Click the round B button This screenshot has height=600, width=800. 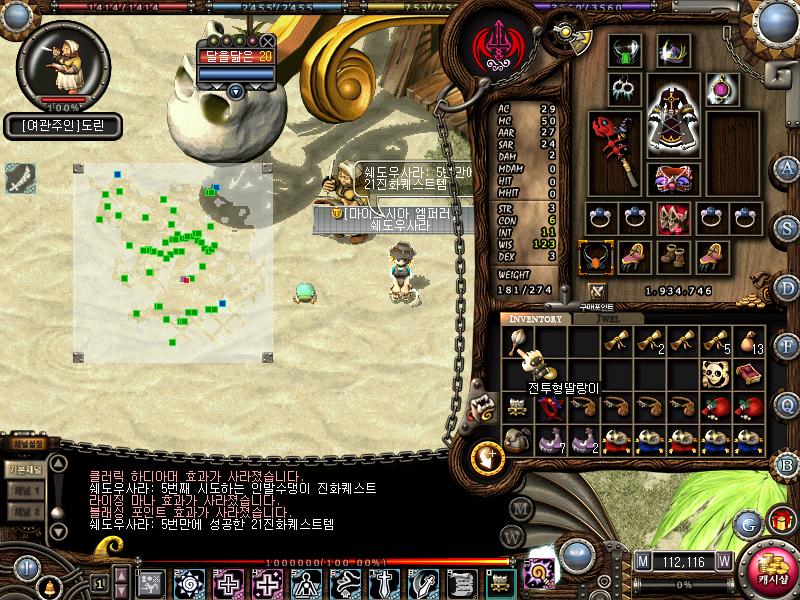click(x=788, y=464)
